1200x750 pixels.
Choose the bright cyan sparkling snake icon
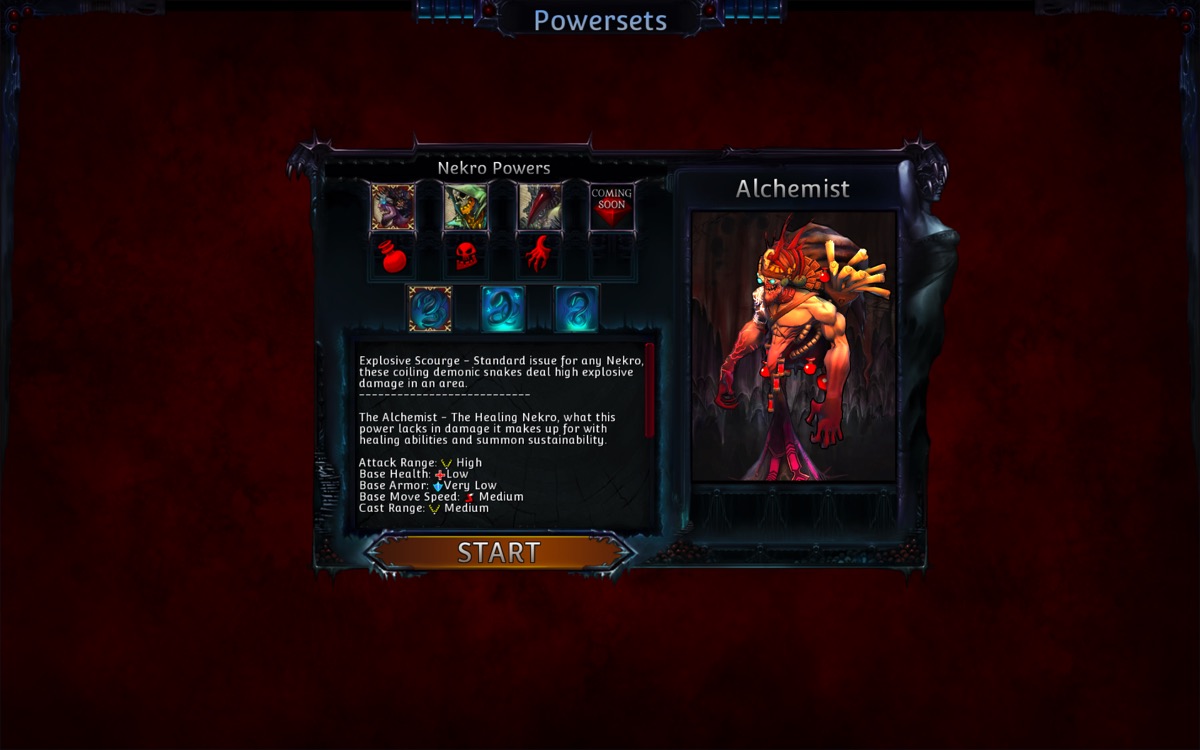[x=503, y=309]
